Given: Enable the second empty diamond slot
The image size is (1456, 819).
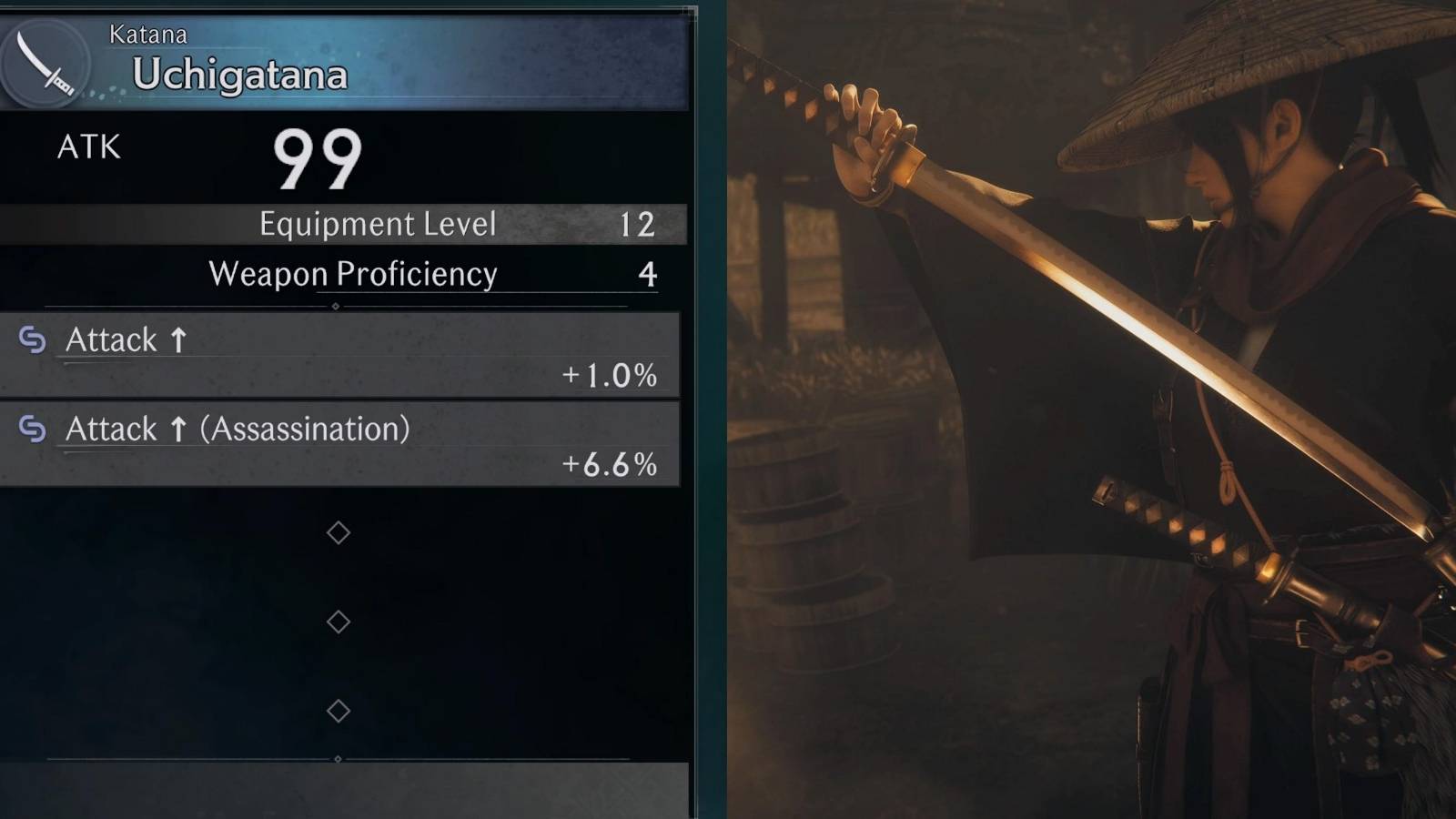Looking at the screenshot, I should coord(339,622).
